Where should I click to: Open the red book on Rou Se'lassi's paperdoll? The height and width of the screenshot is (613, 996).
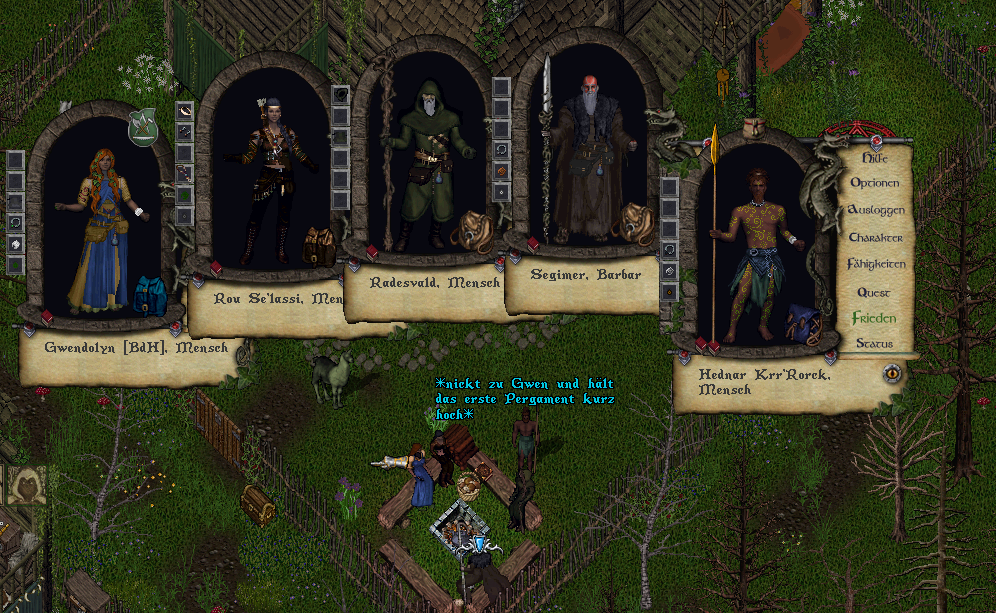click(x=214, y=267)
